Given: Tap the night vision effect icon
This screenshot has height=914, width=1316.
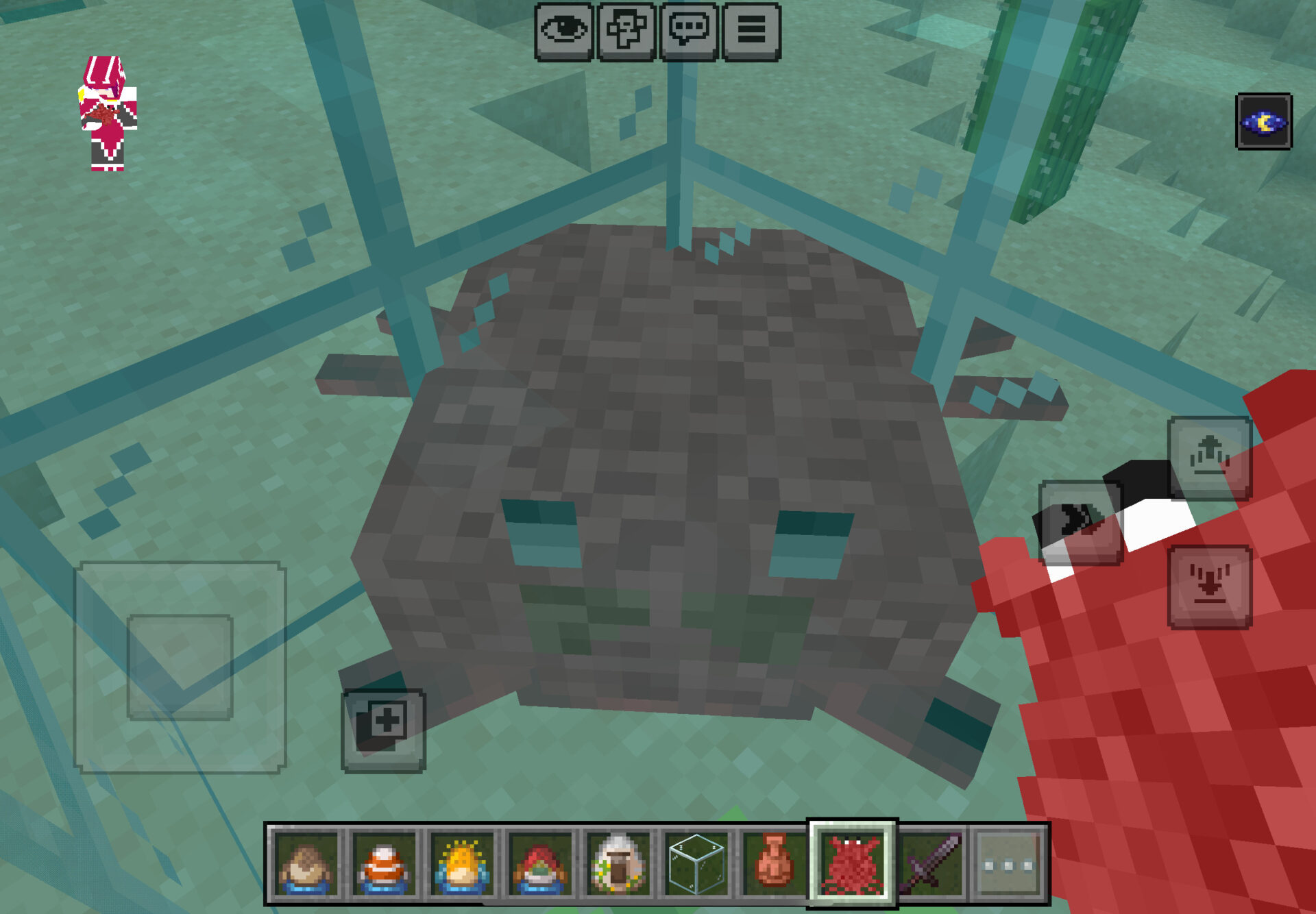Looking at the screenshot, I should click(x=1263, y=122).
